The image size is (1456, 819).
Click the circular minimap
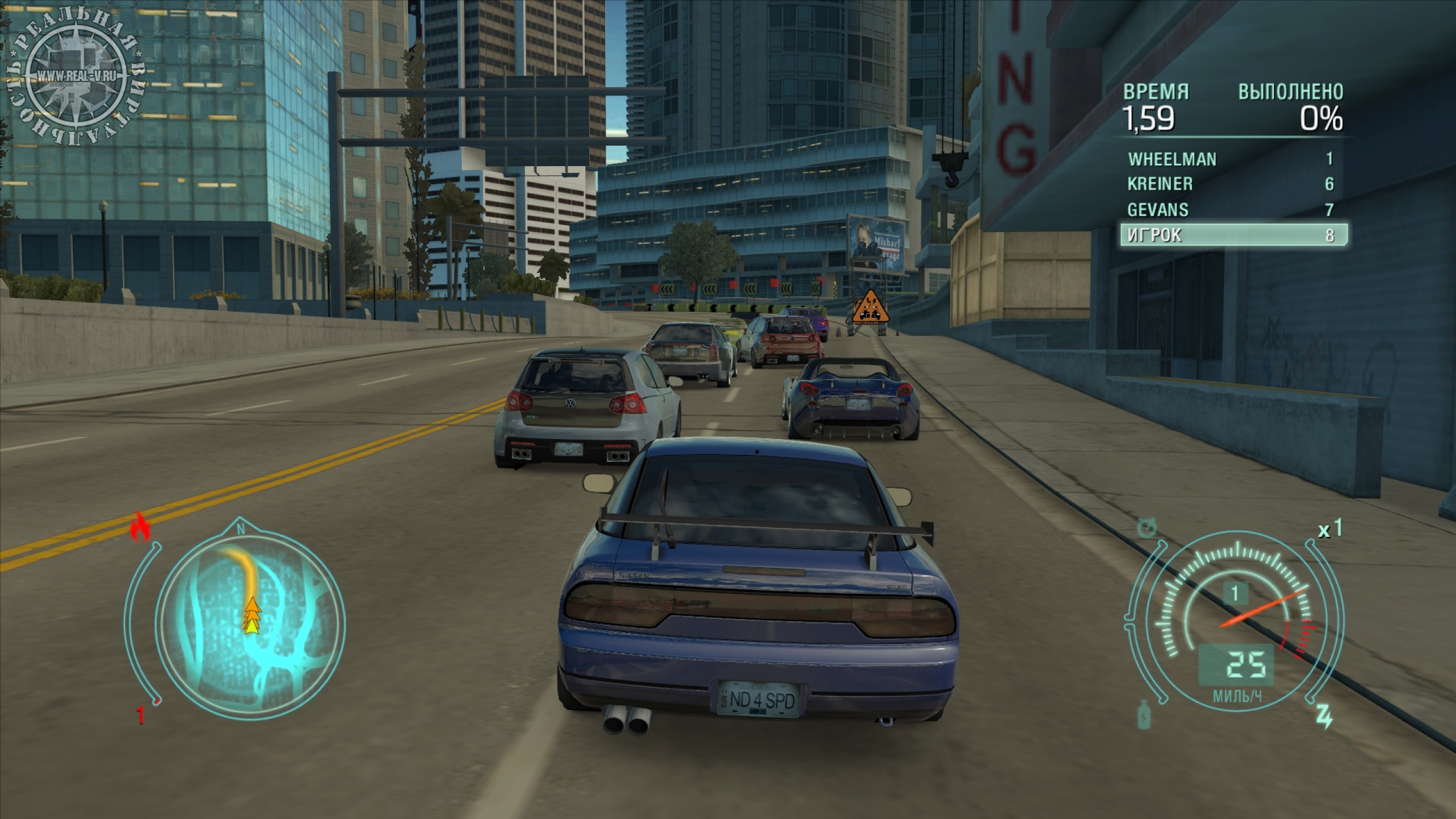click(x=250, y=621)
